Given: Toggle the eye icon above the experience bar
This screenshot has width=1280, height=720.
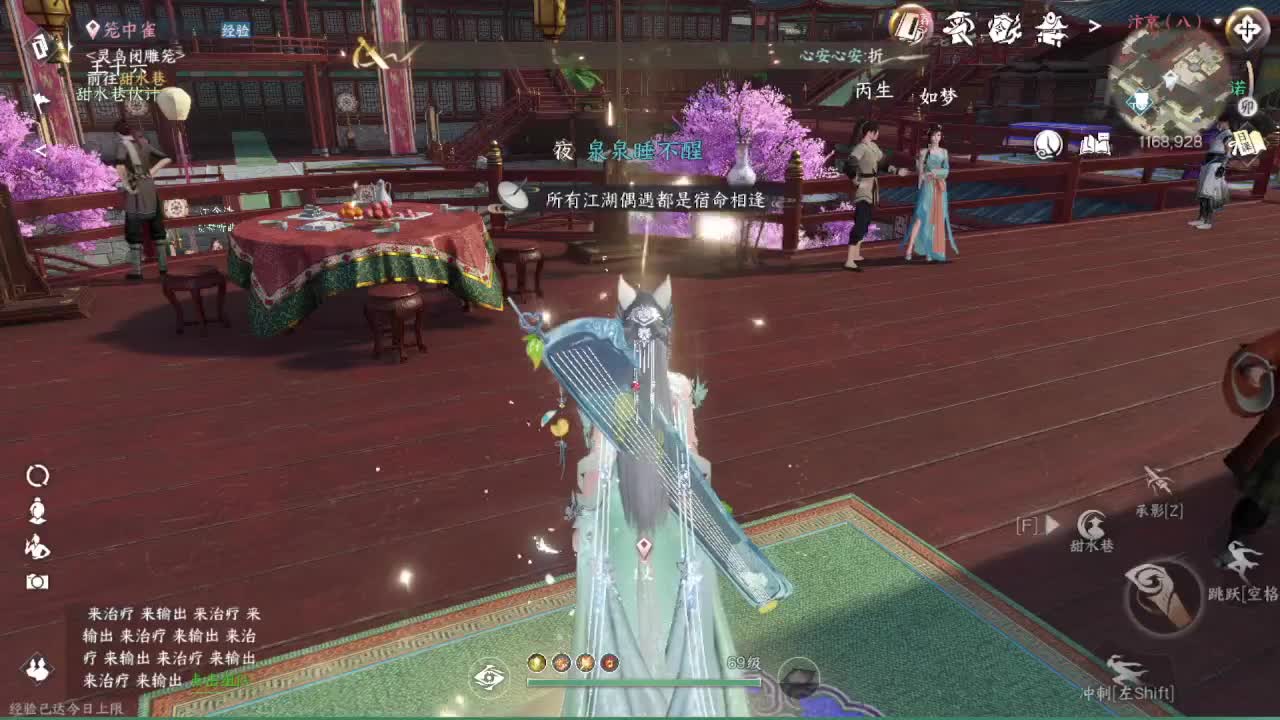Looking at the screenshot, I should coord(488,677).
